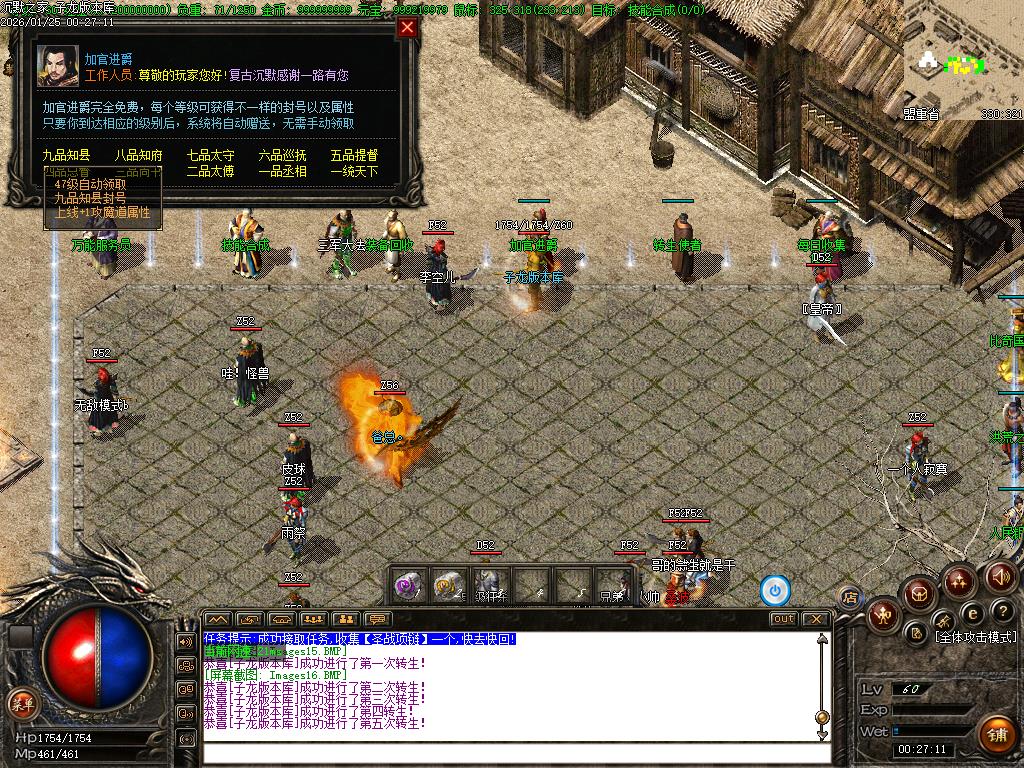Close the chat window with its X
1024x768 pixels.
[815, 619]
